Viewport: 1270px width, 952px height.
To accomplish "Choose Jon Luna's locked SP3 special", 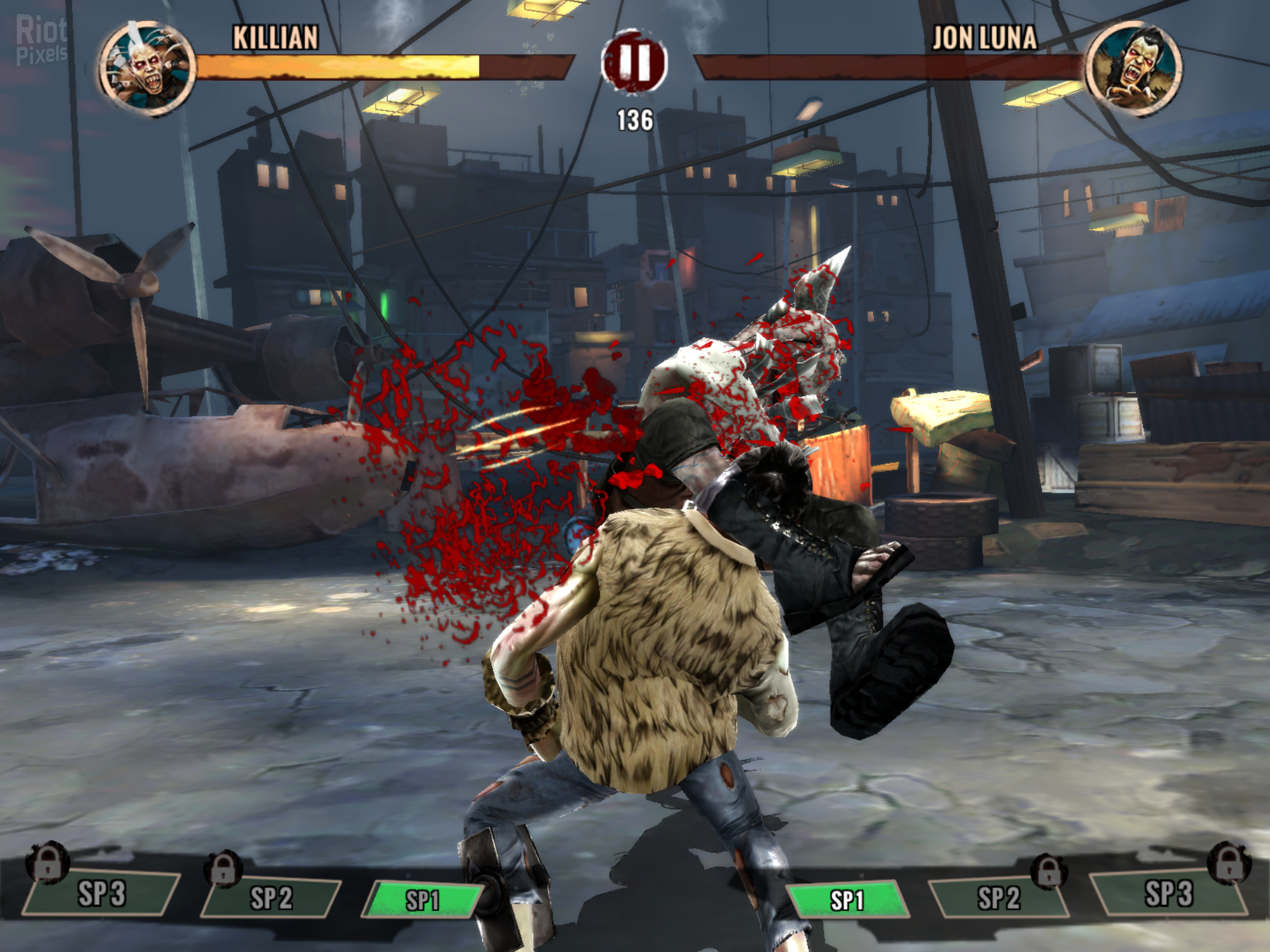I will tap(1168, 894).
